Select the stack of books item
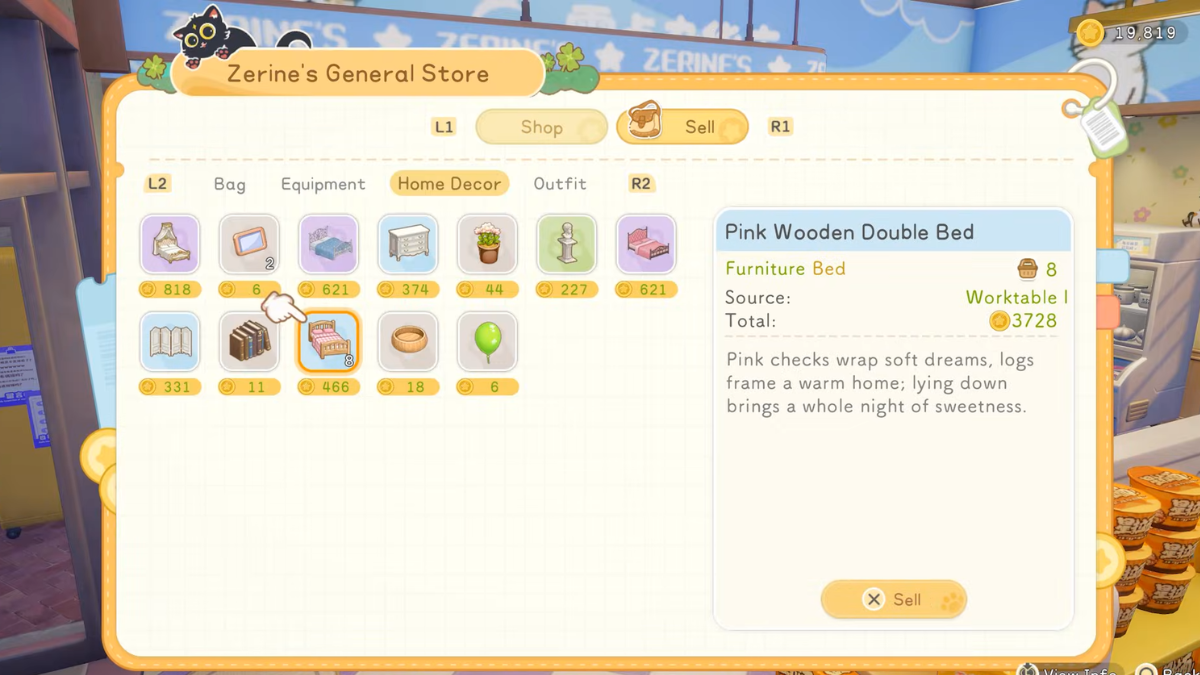 point(249,342)
